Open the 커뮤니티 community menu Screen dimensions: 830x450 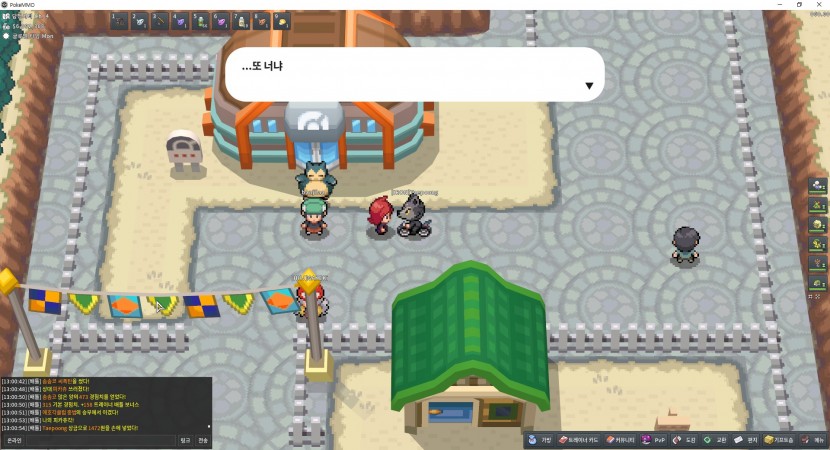(x=621, y=440)
